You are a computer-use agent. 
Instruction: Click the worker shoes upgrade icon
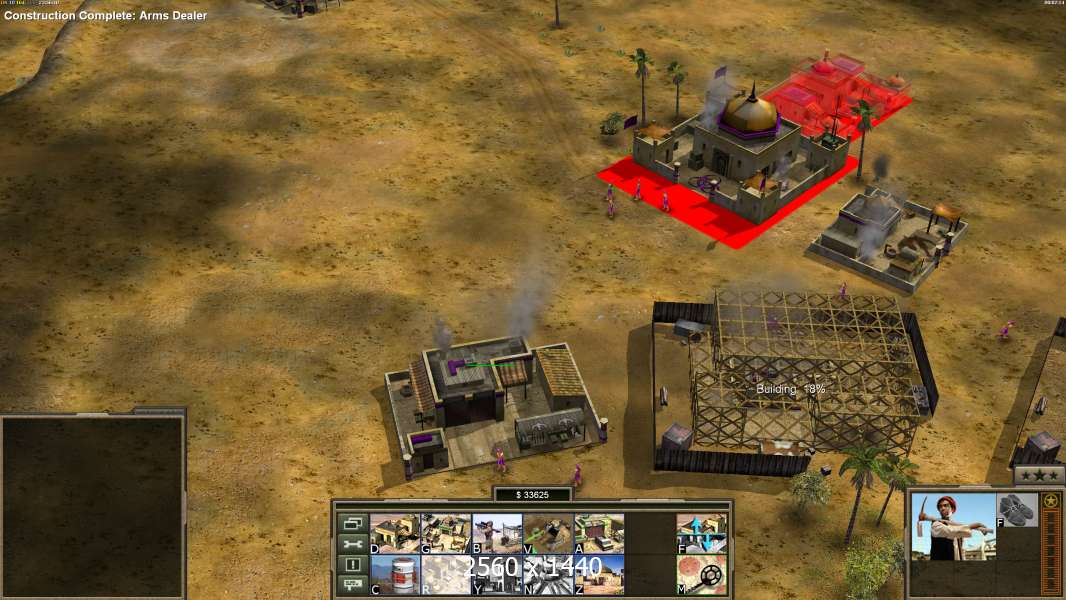tap(1017, 510)
